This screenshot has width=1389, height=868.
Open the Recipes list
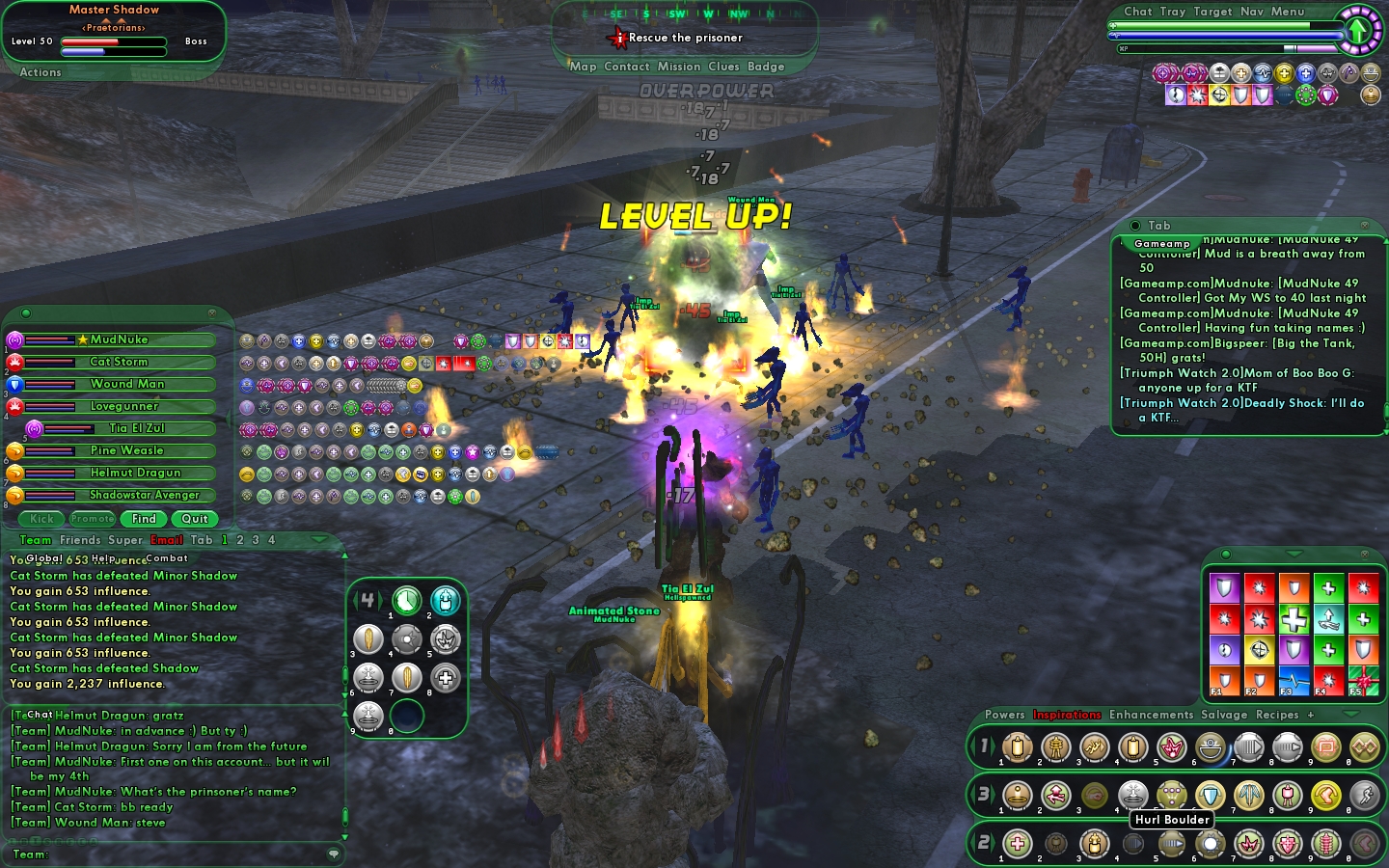tap(1277, 715)
